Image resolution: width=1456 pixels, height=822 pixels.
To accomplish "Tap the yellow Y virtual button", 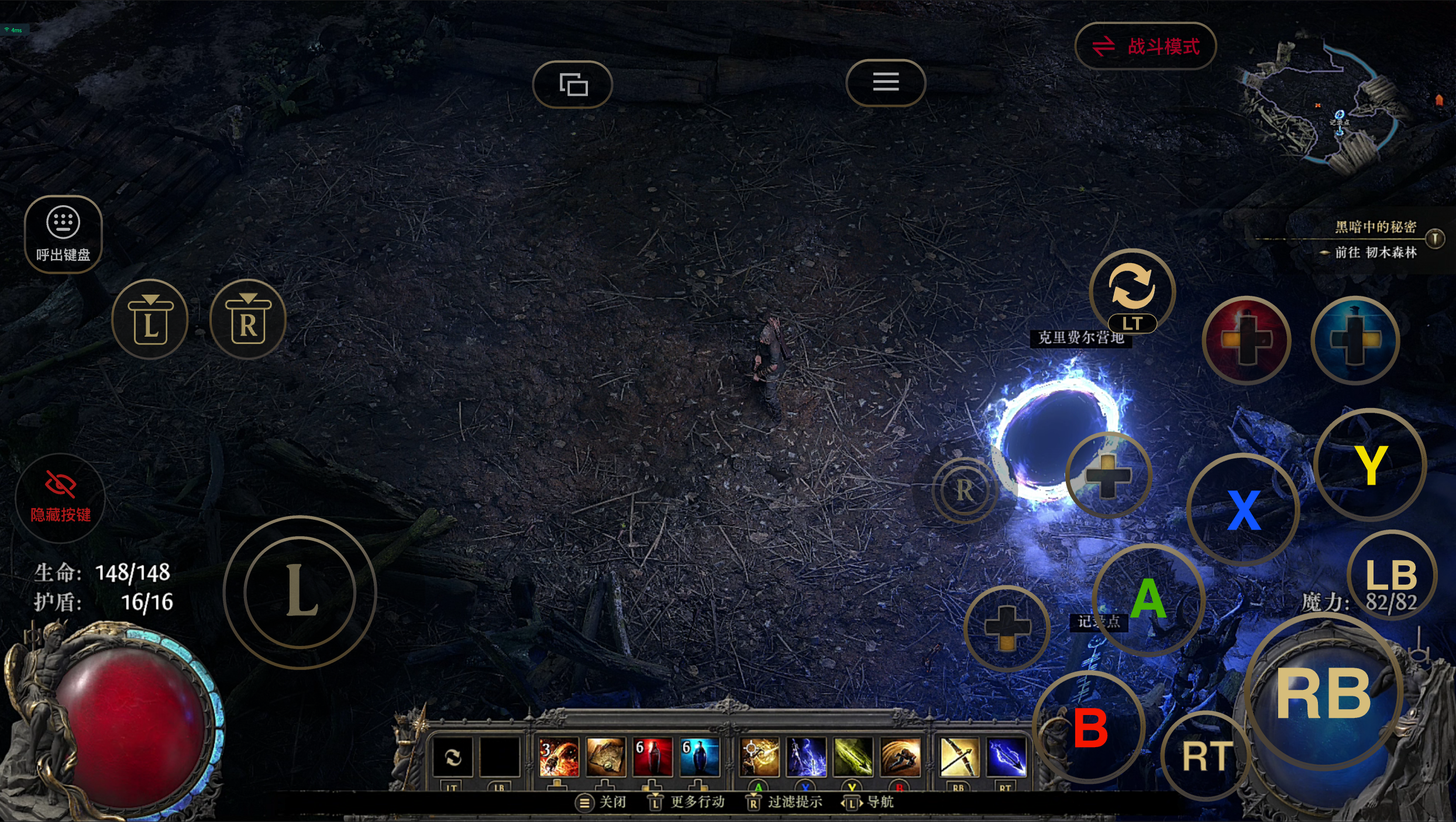I will 1370,465.
